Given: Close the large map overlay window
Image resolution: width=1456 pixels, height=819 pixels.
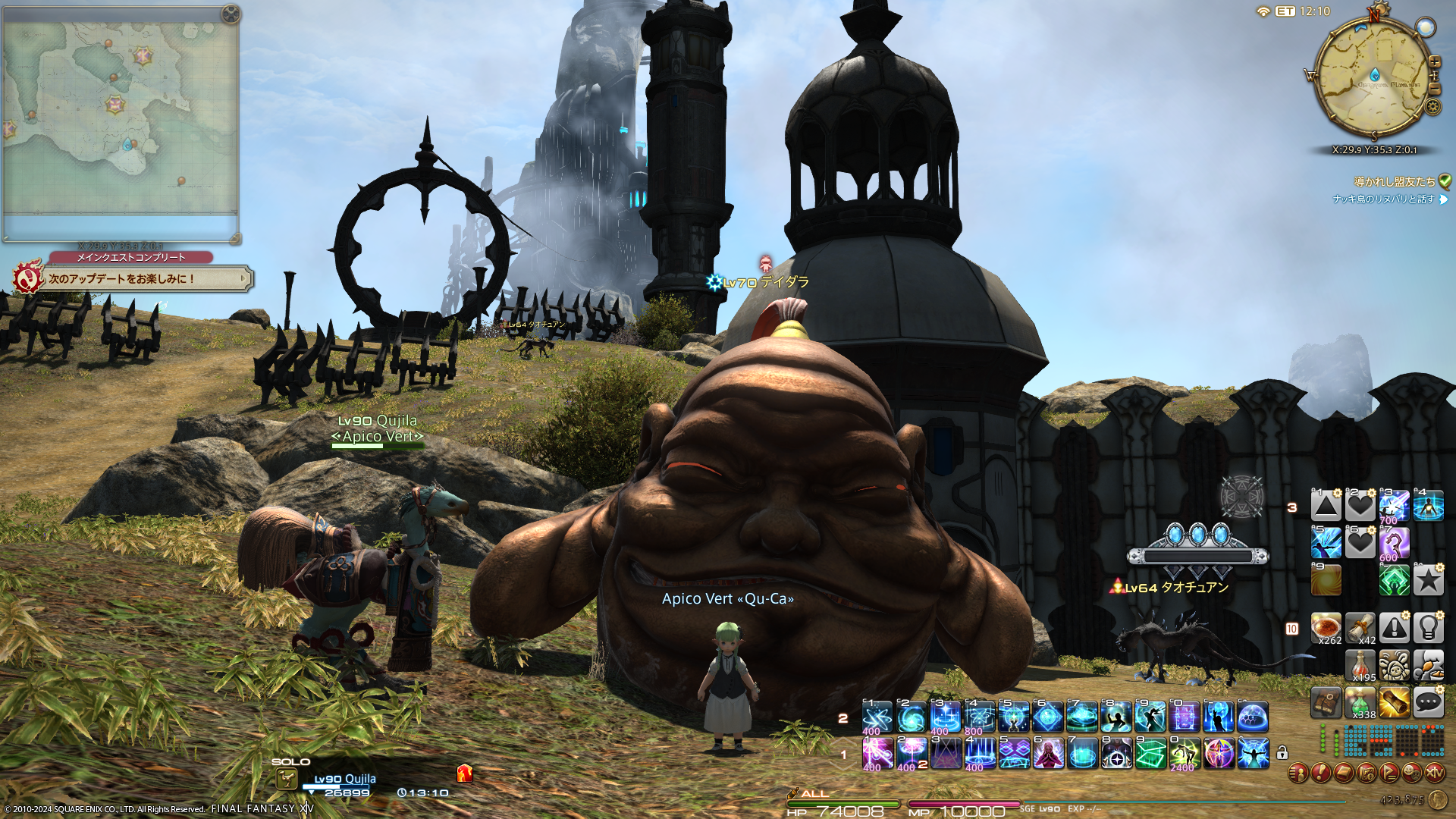Looking at the screenshot, I should [231, 14].
